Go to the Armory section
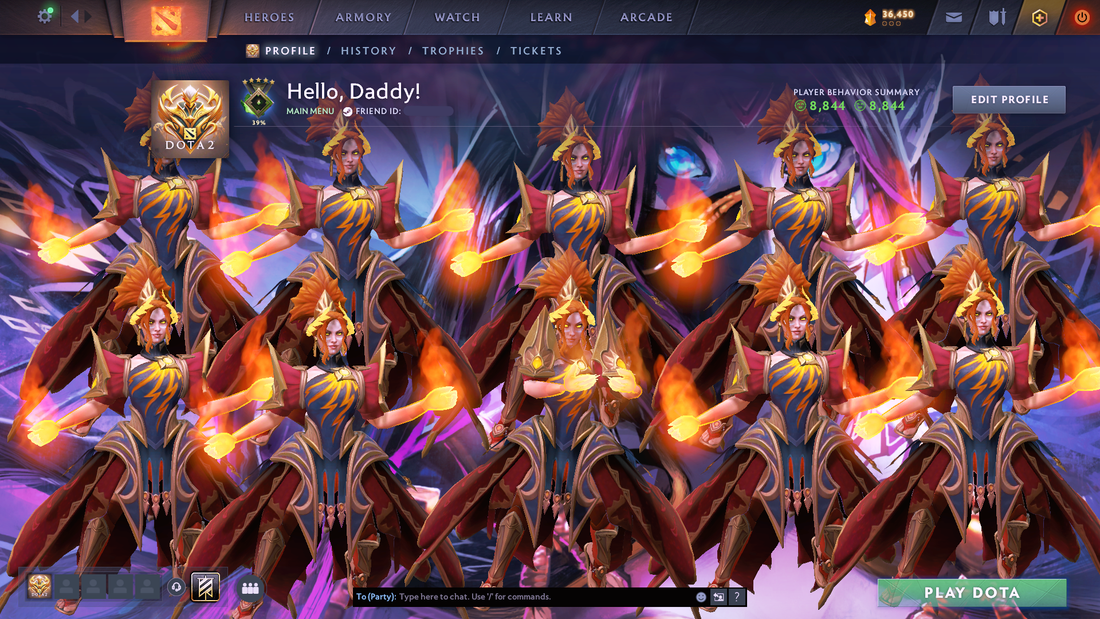The width and height of the screenshot is (1100, 619). click(363, 17)
